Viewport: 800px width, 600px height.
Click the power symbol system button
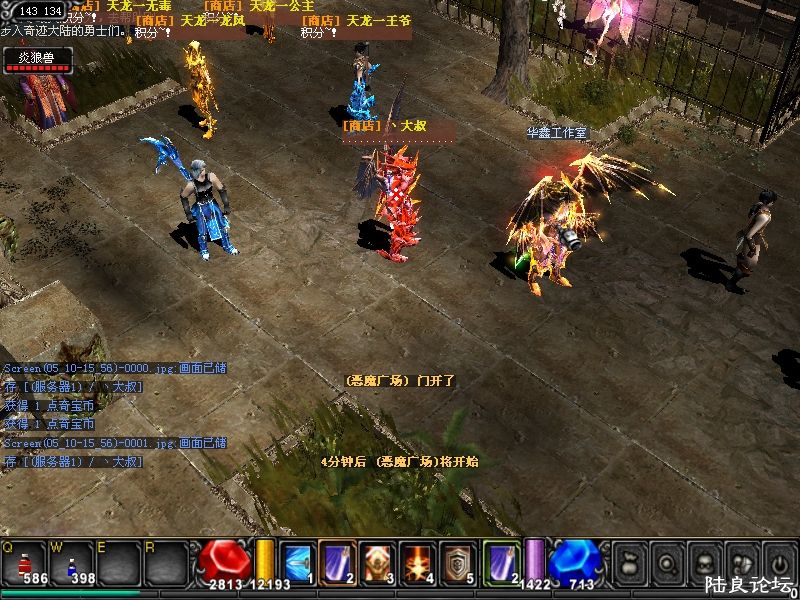pyautogui.click(x=778, y=561)
